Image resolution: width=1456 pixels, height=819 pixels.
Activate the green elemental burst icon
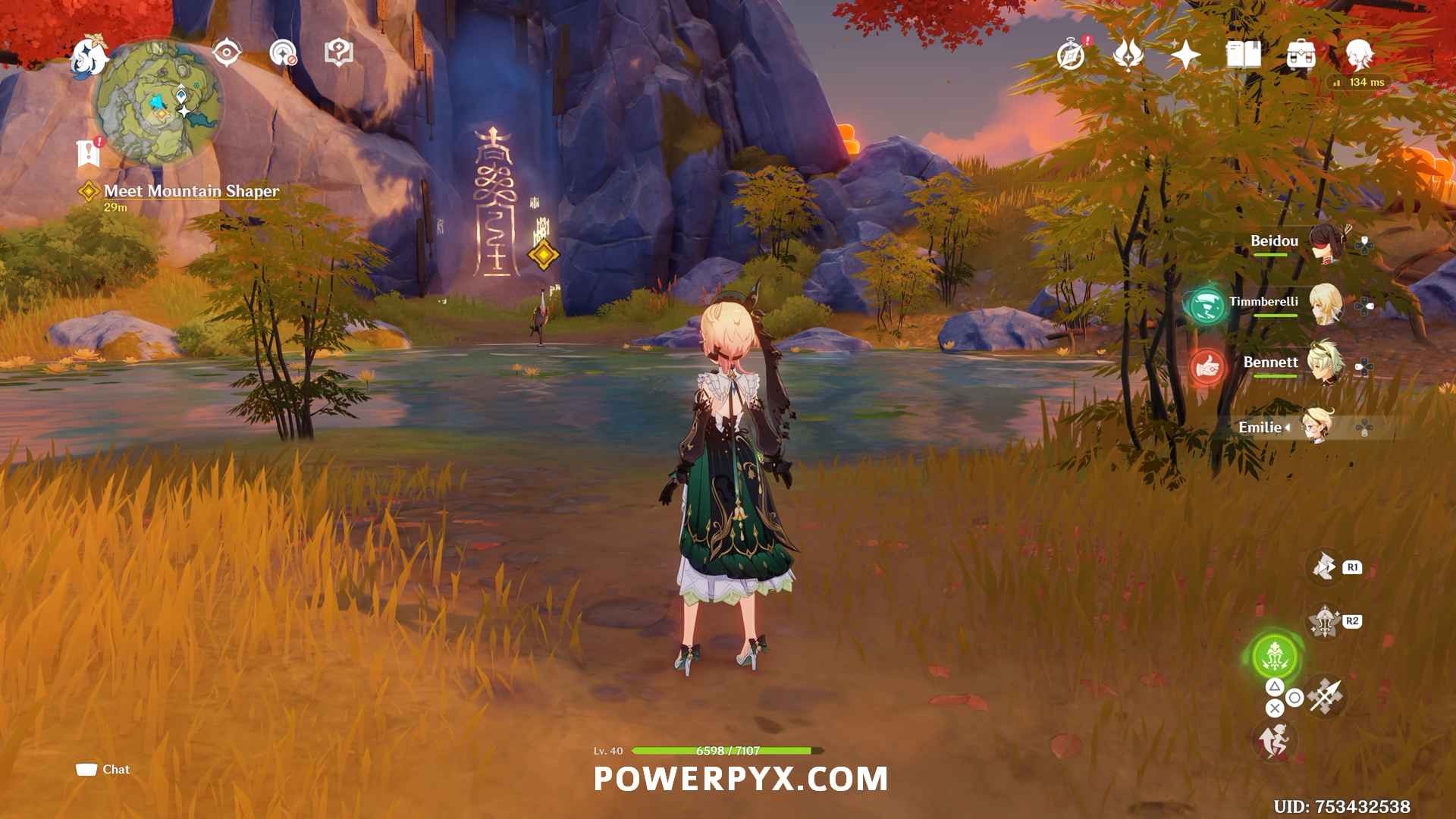[1275, 657]
